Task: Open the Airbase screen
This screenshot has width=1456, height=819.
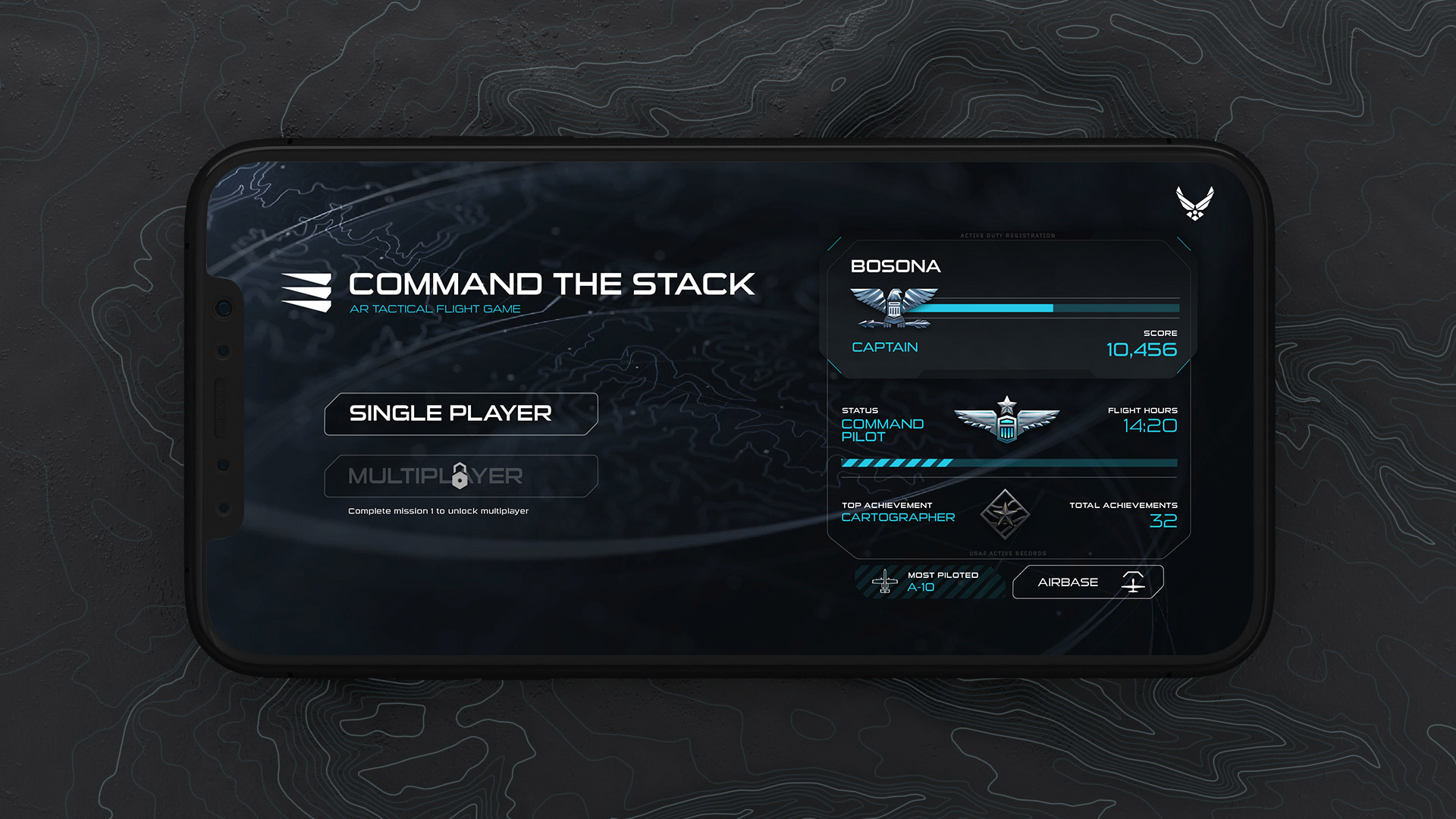Action: coord(1087,582)
